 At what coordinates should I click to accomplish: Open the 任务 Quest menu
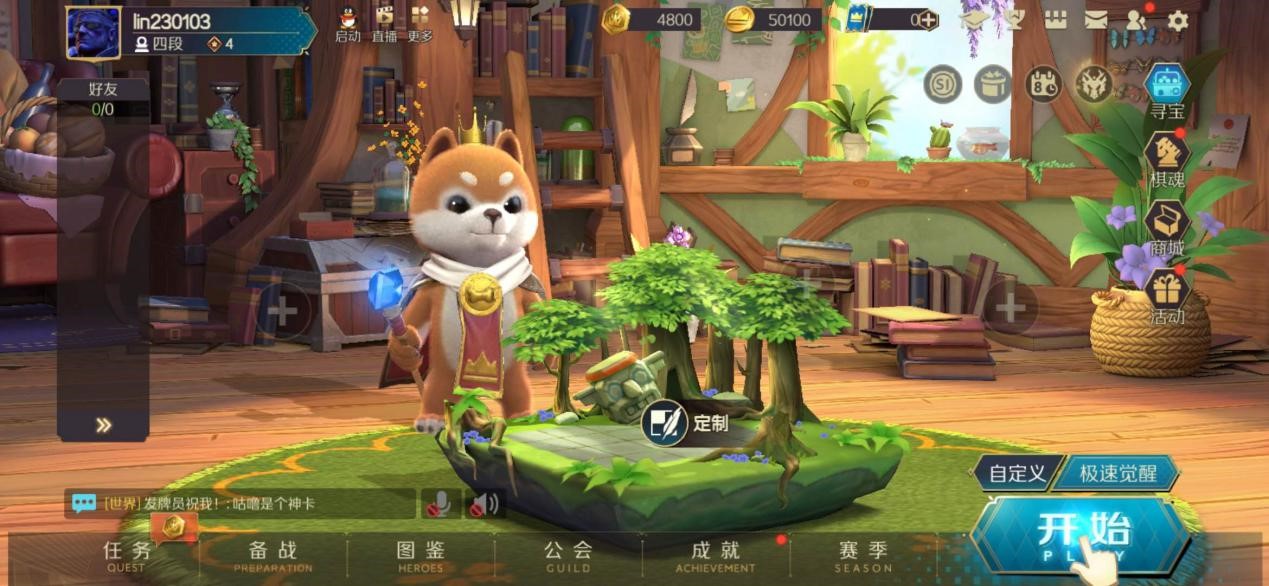127,556
